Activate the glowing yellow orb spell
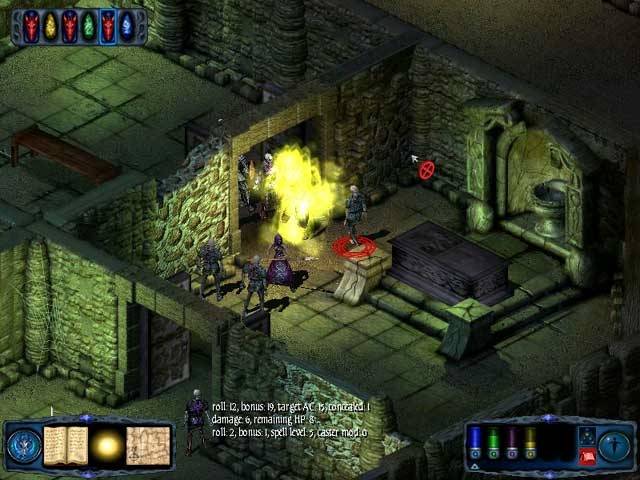 coord(106,444)
